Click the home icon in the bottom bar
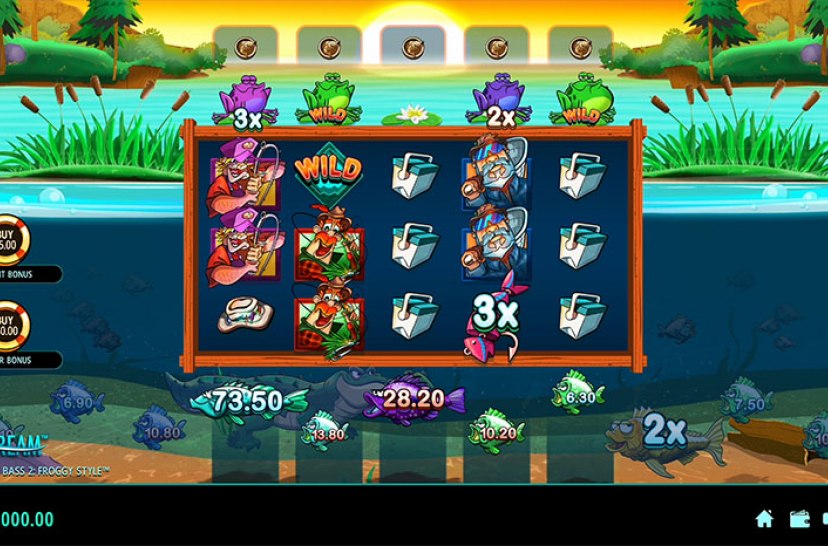Viewport: 828px width, 546px height. 764,518
